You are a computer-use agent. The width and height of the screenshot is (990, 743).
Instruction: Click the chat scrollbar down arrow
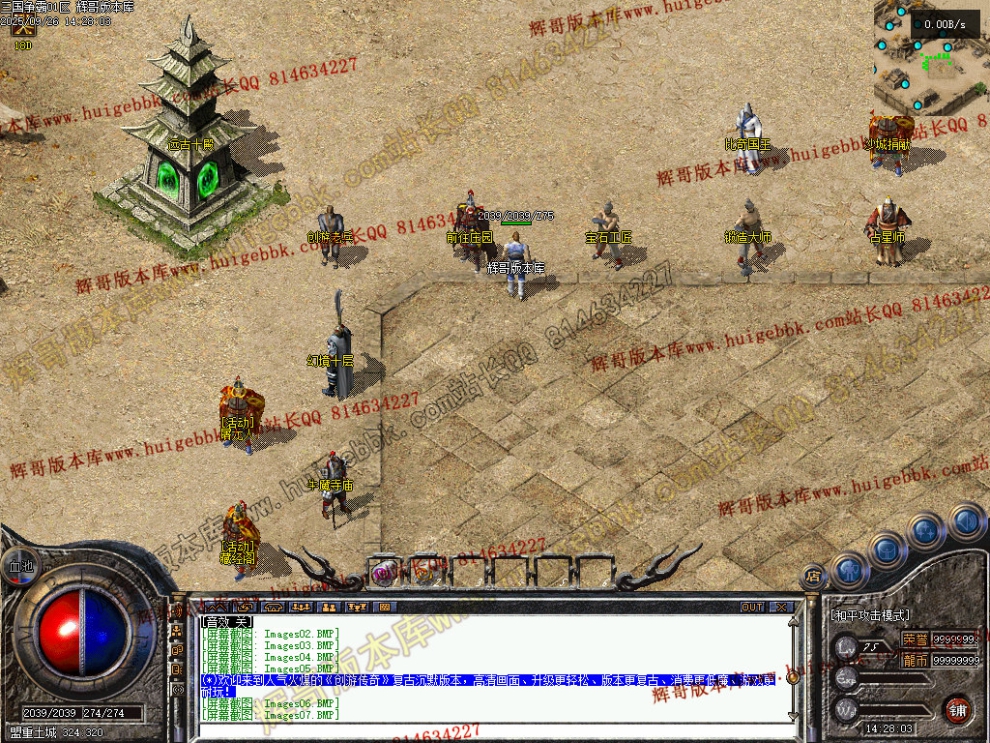[793, 716]
